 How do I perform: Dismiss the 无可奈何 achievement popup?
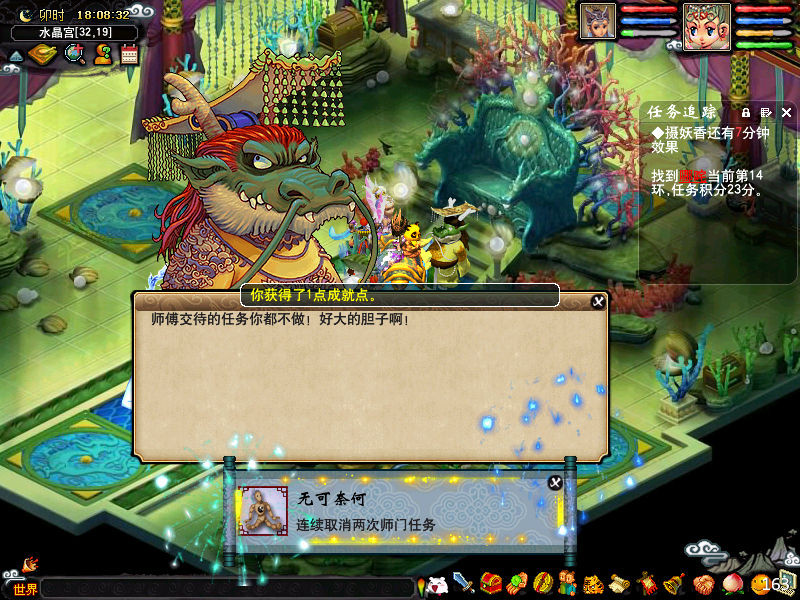pos(555,483)
